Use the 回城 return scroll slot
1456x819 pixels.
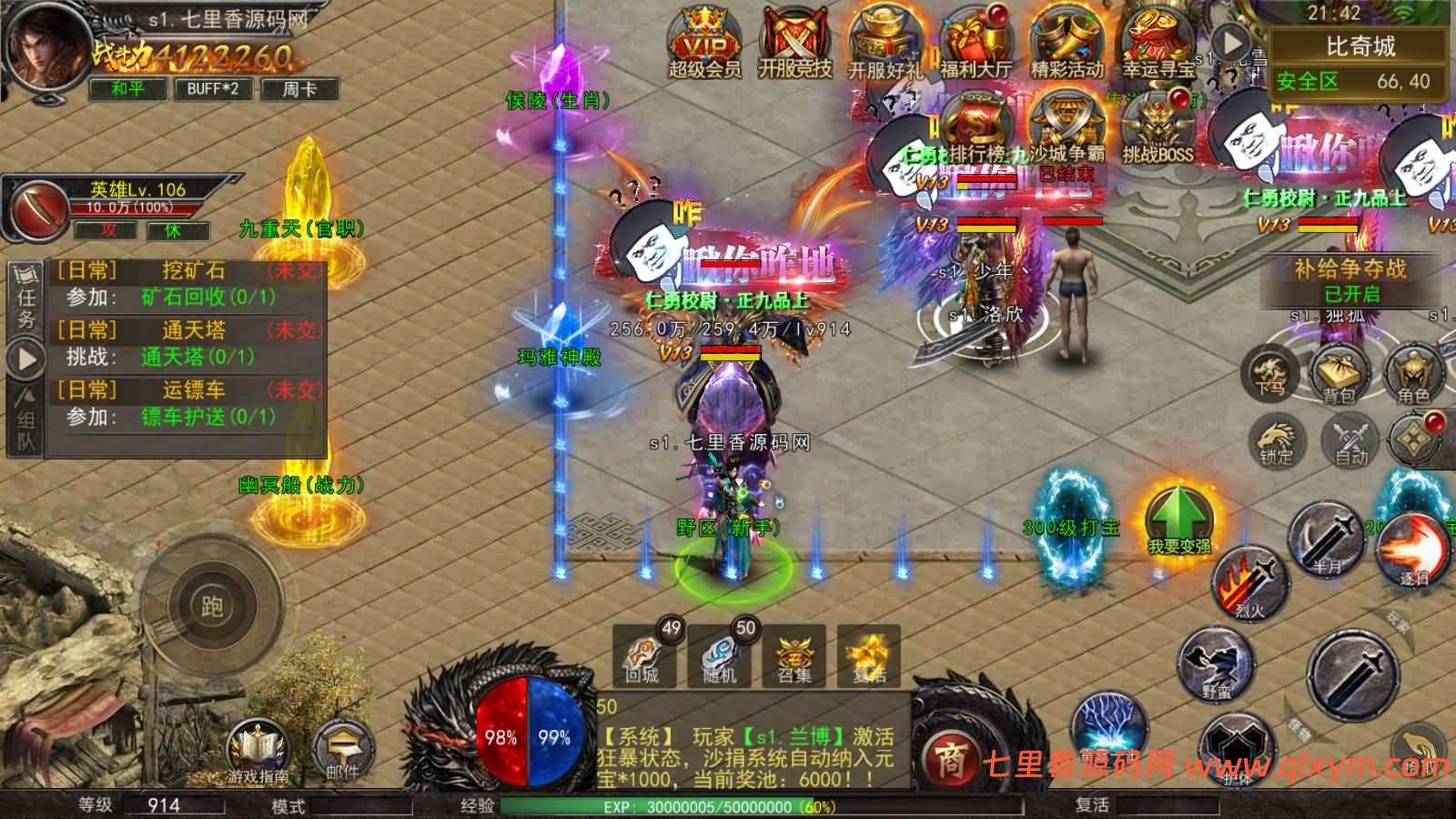click(x=644, y=653)
